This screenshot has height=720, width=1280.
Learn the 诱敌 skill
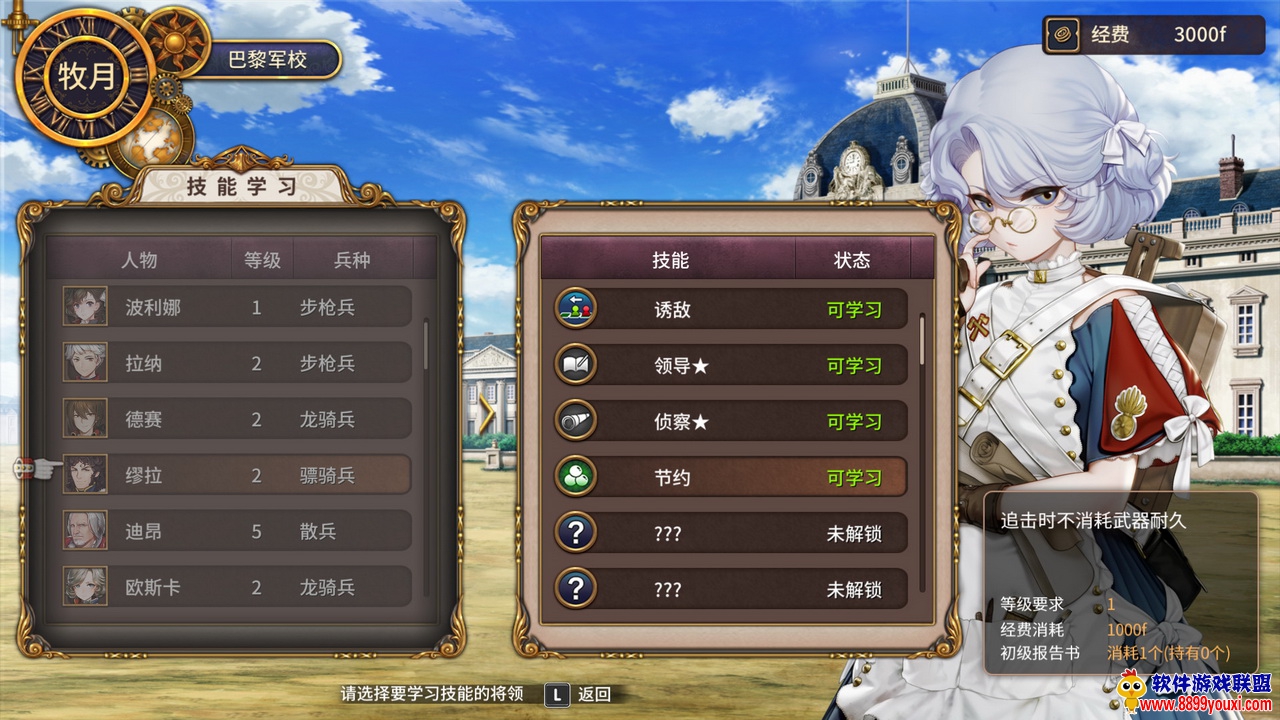[x=730, y=309]
